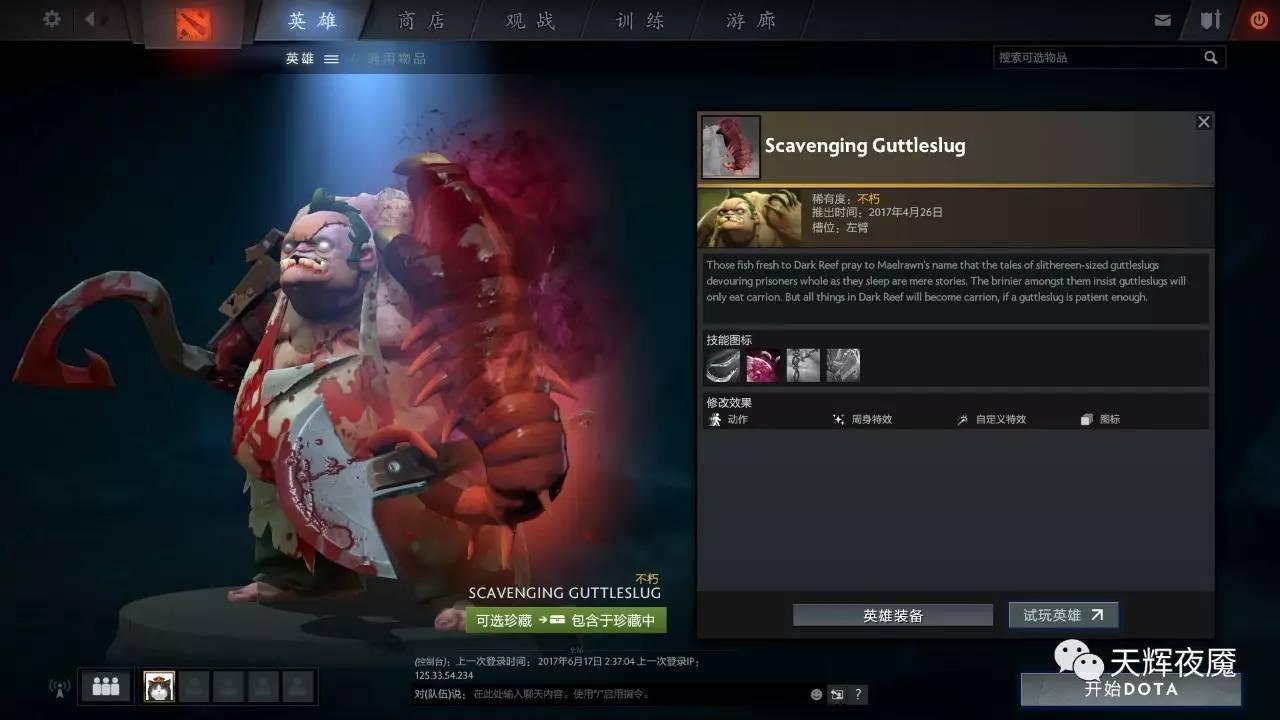This screenshot has width=1280, height=720.
Task: Open the emoticon smiley beside the chat bar
Action: click(x=815, y=694)
